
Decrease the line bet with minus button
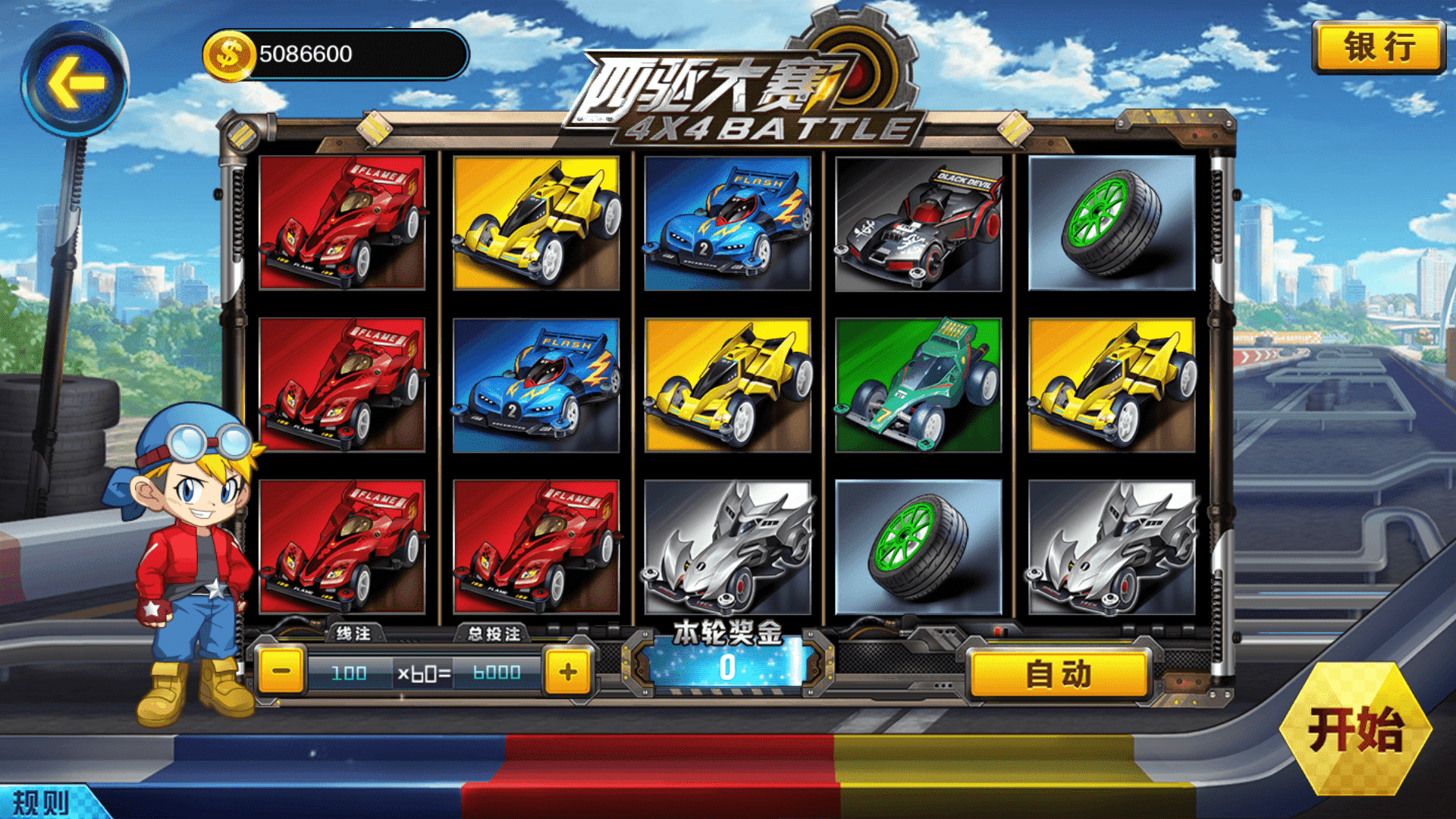(x=281, y=672)
